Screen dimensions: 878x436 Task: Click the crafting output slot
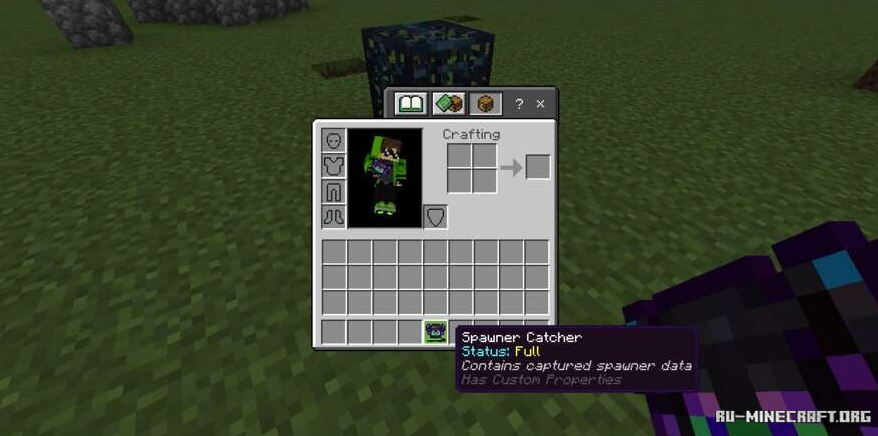[x=538, y=167]
